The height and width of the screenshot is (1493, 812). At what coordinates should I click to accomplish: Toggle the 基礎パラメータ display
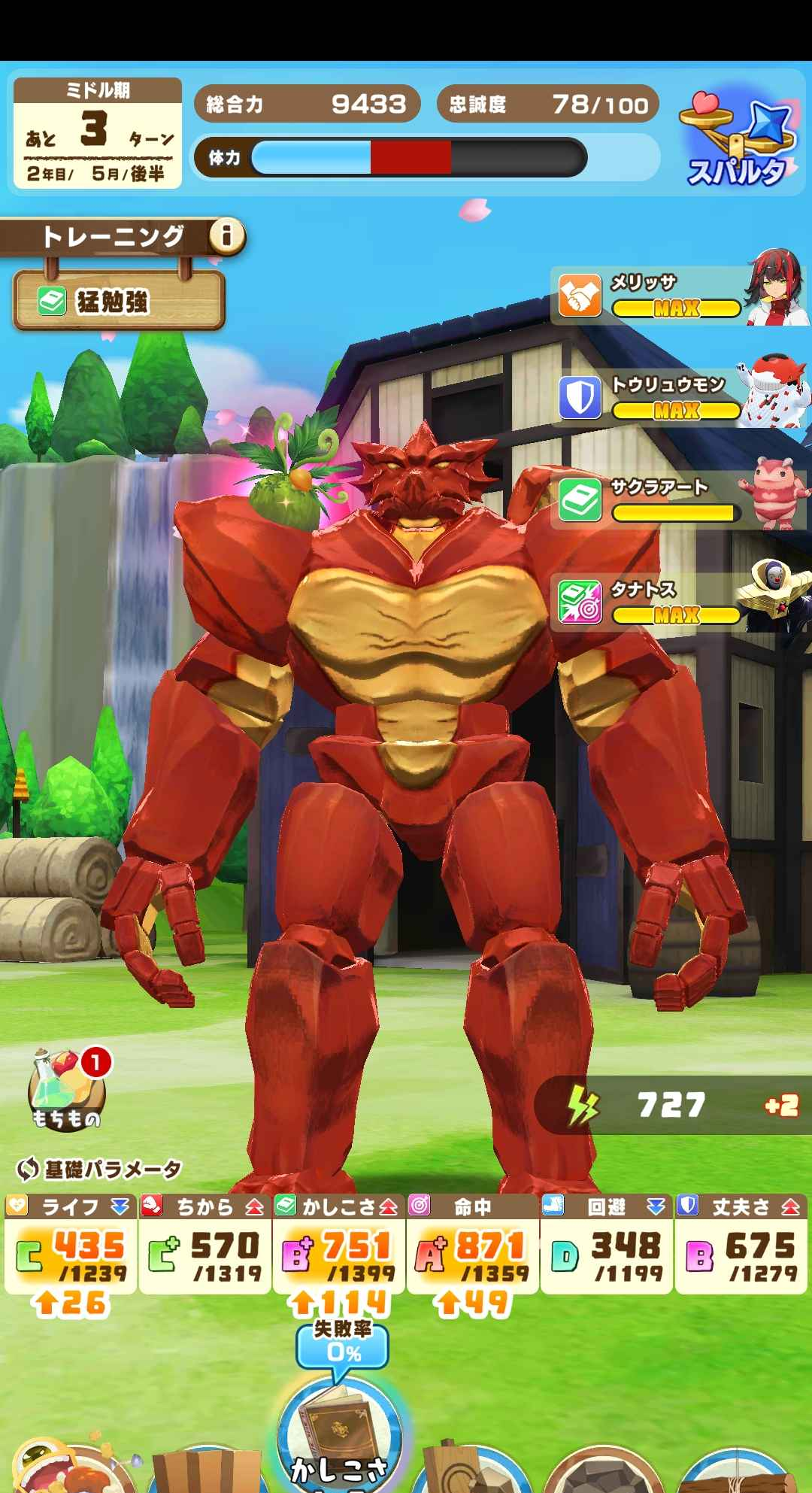[99, 1170]
